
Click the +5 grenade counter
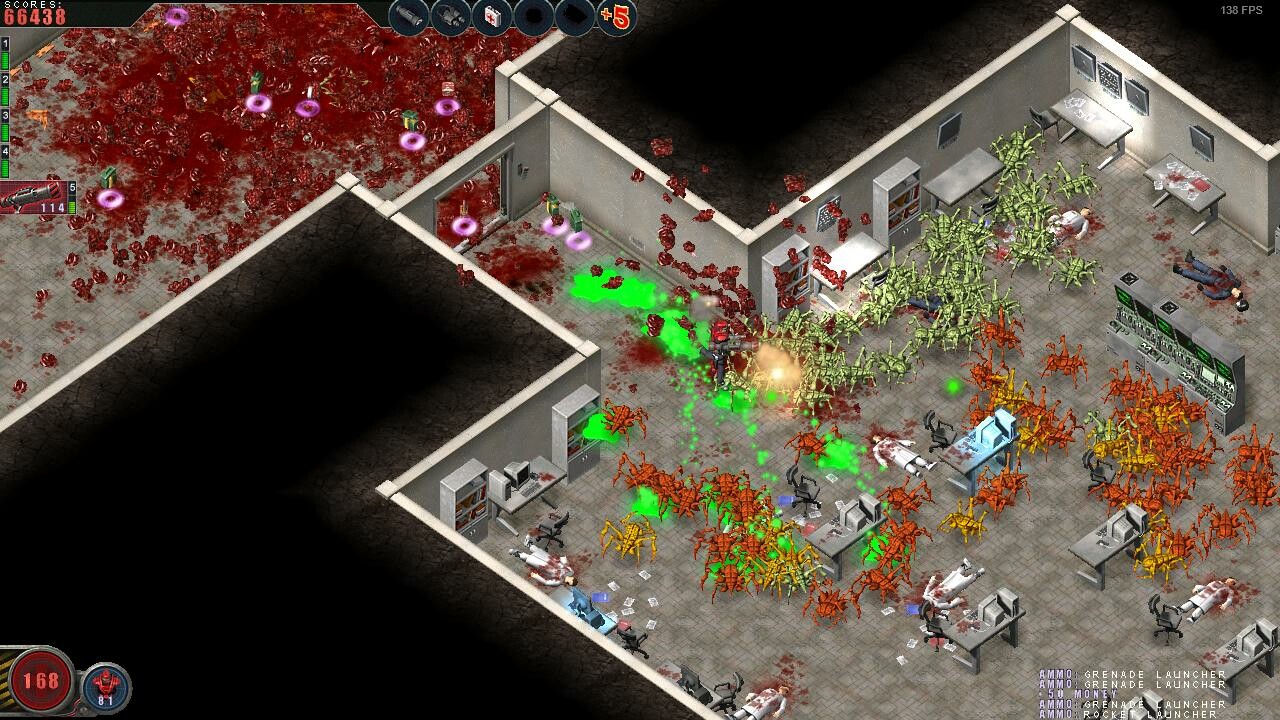coord(614,17)
